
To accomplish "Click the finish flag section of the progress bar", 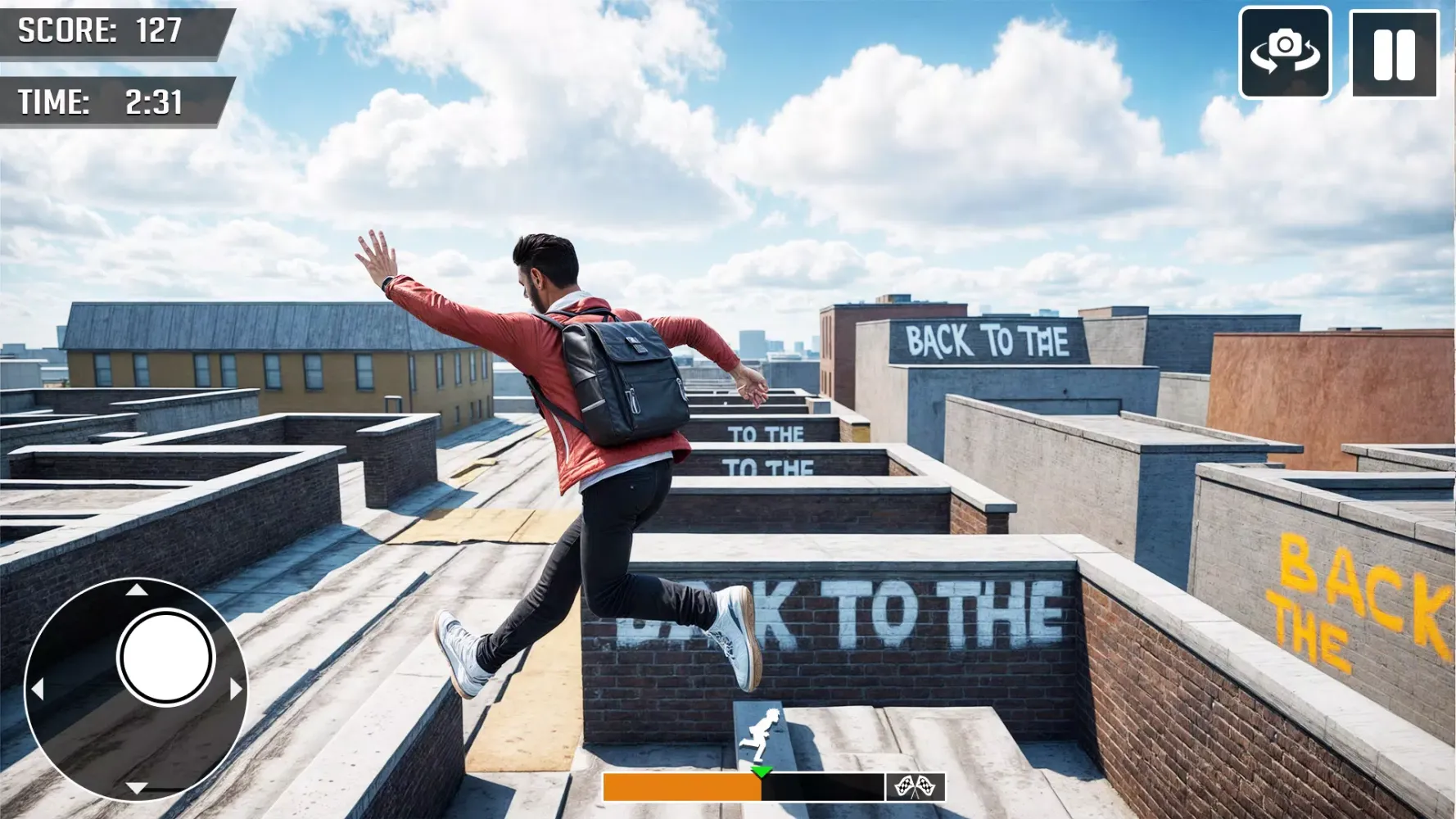I will pyautogui.click(x=916, y=788).
